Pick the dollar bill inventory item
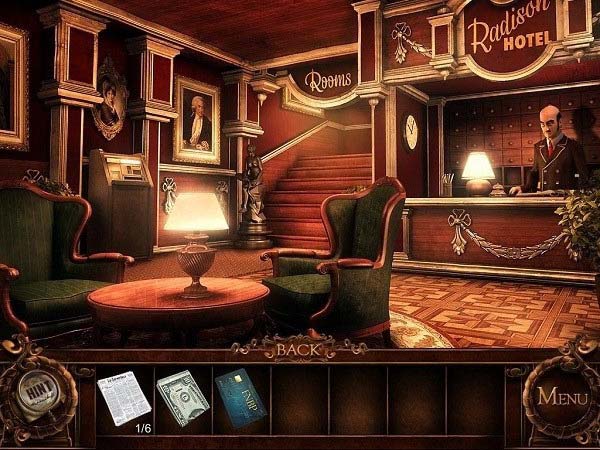 coord(181,397)
